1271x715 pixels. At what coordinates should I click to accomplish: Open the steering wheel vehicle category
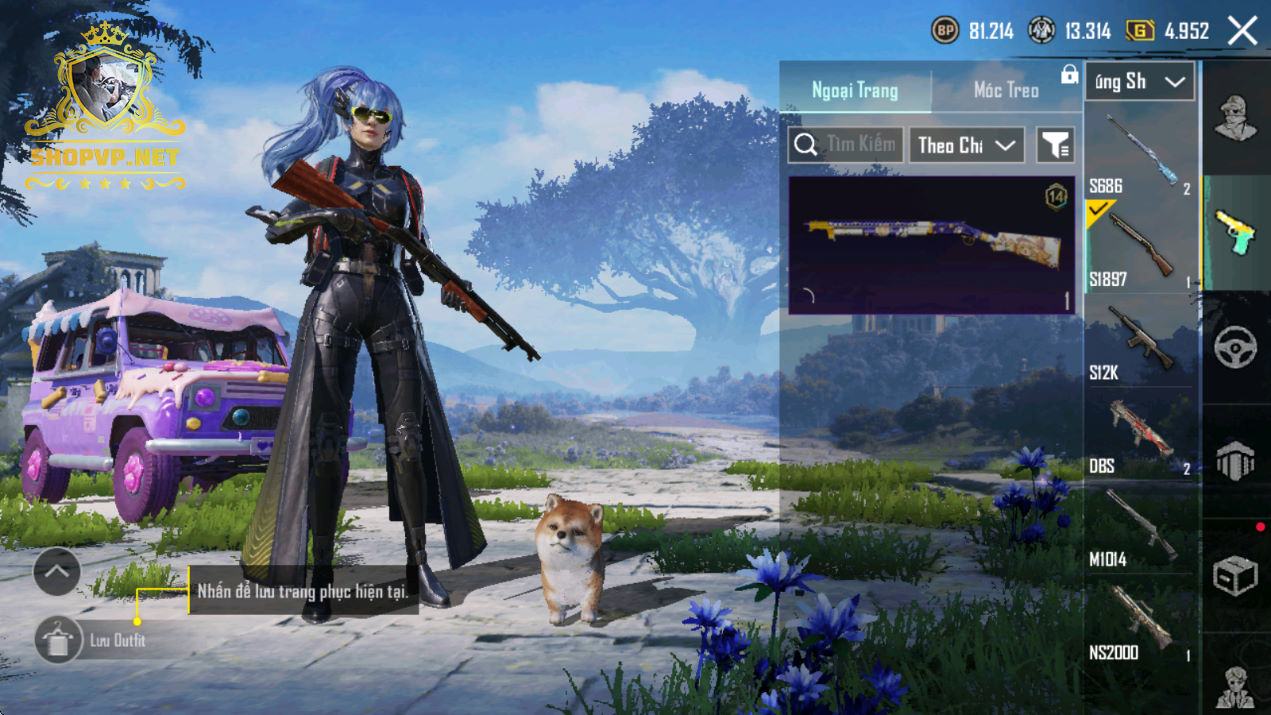tap(1236, 347)
